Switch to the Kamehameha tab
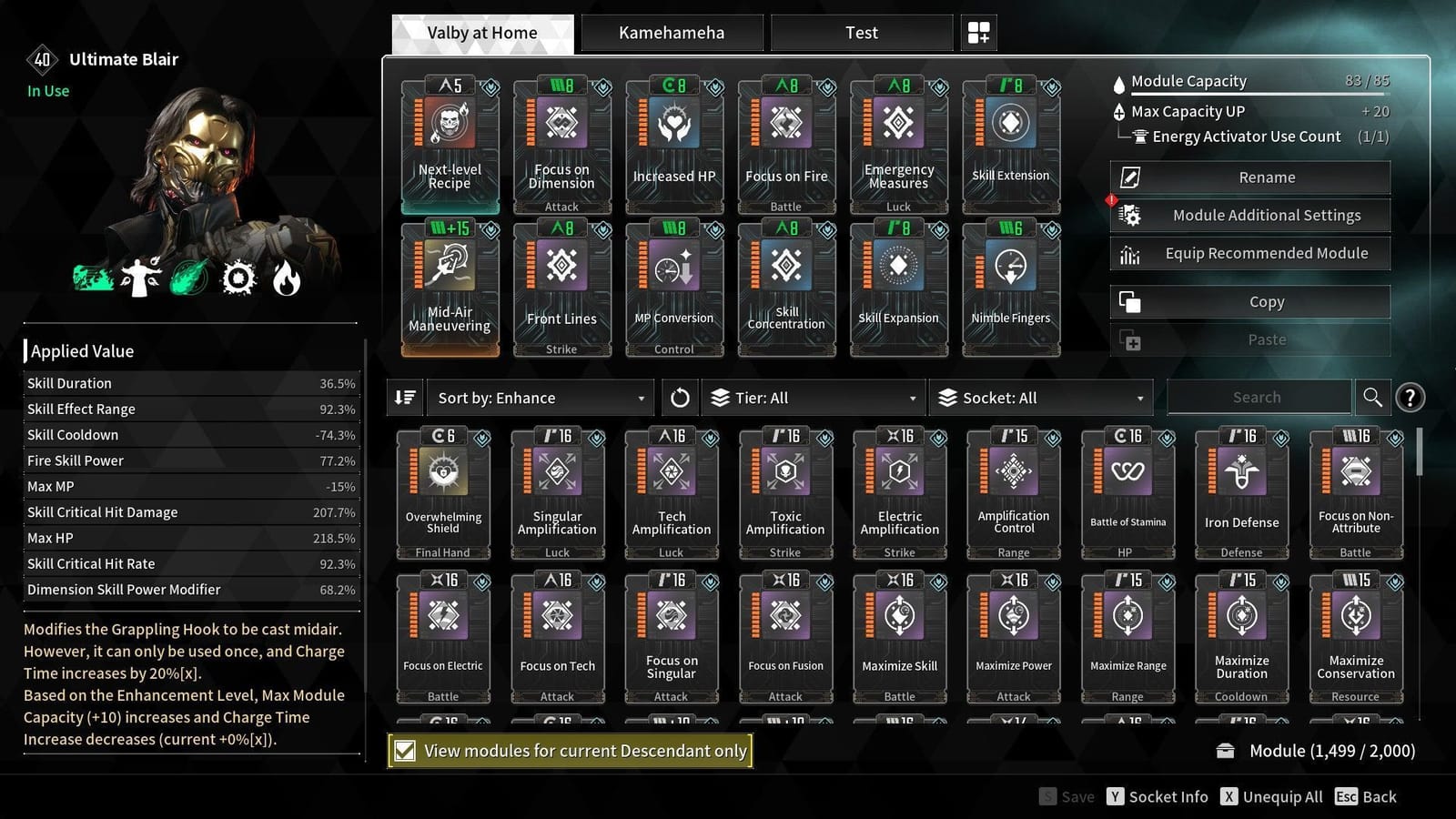 click(671, 32)
